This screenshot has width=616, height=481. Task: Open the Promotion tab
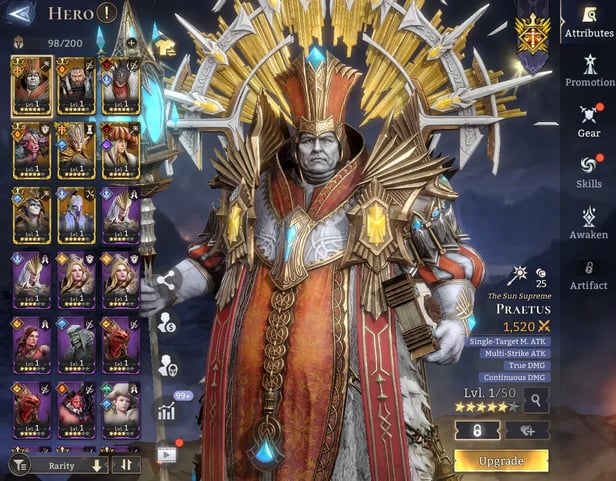[x=589, y=70]
